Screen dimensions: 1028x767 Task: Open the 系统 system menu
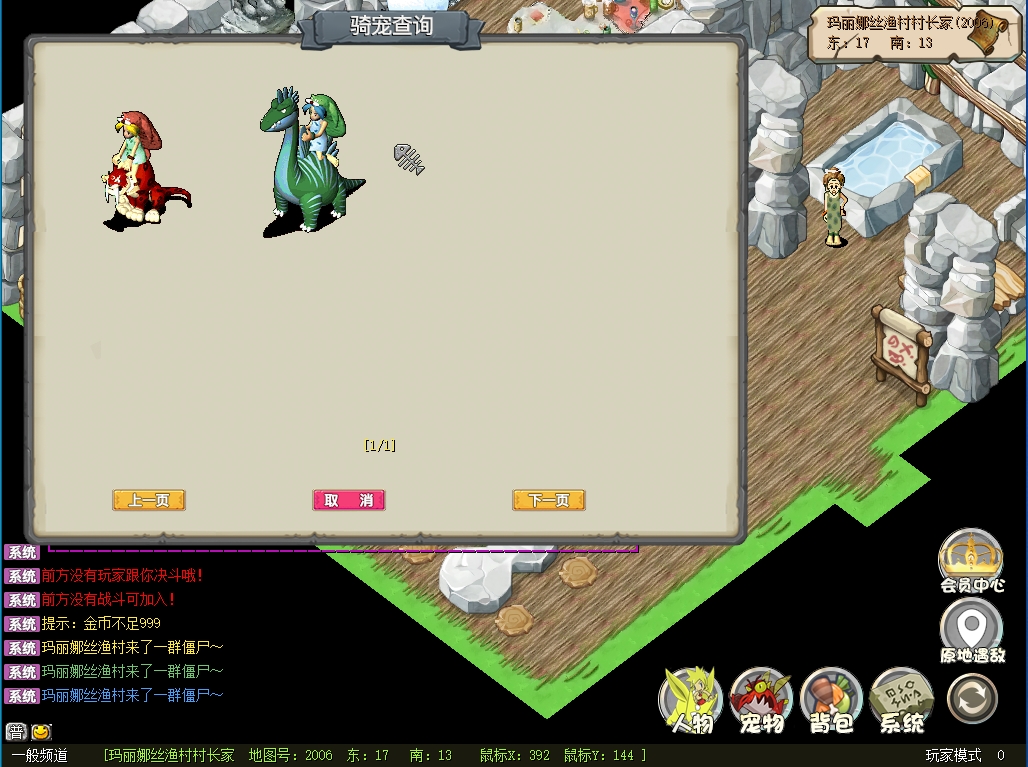point(901,700)
